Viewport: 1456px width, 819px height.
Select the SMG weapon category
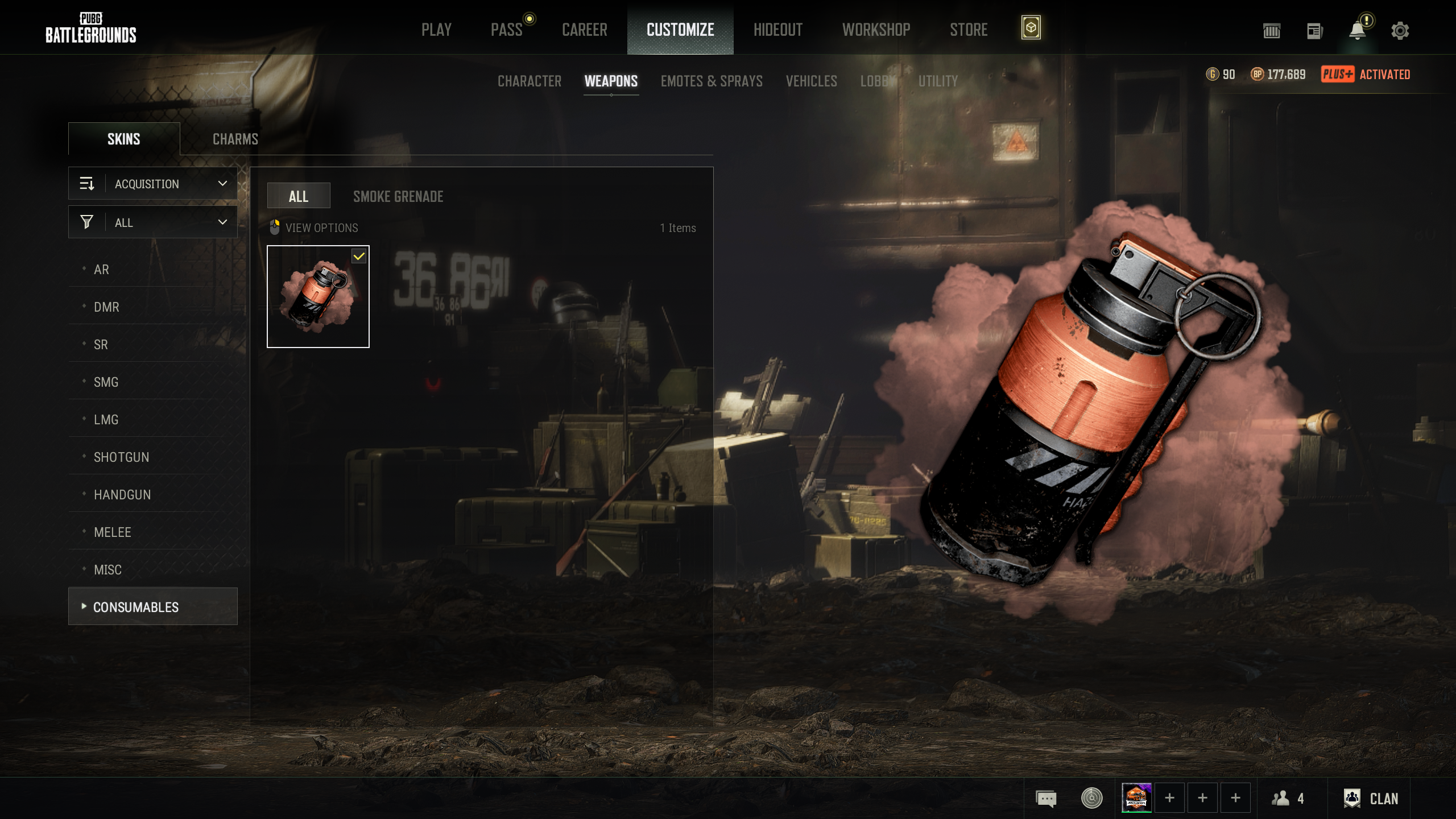point(106,382)
